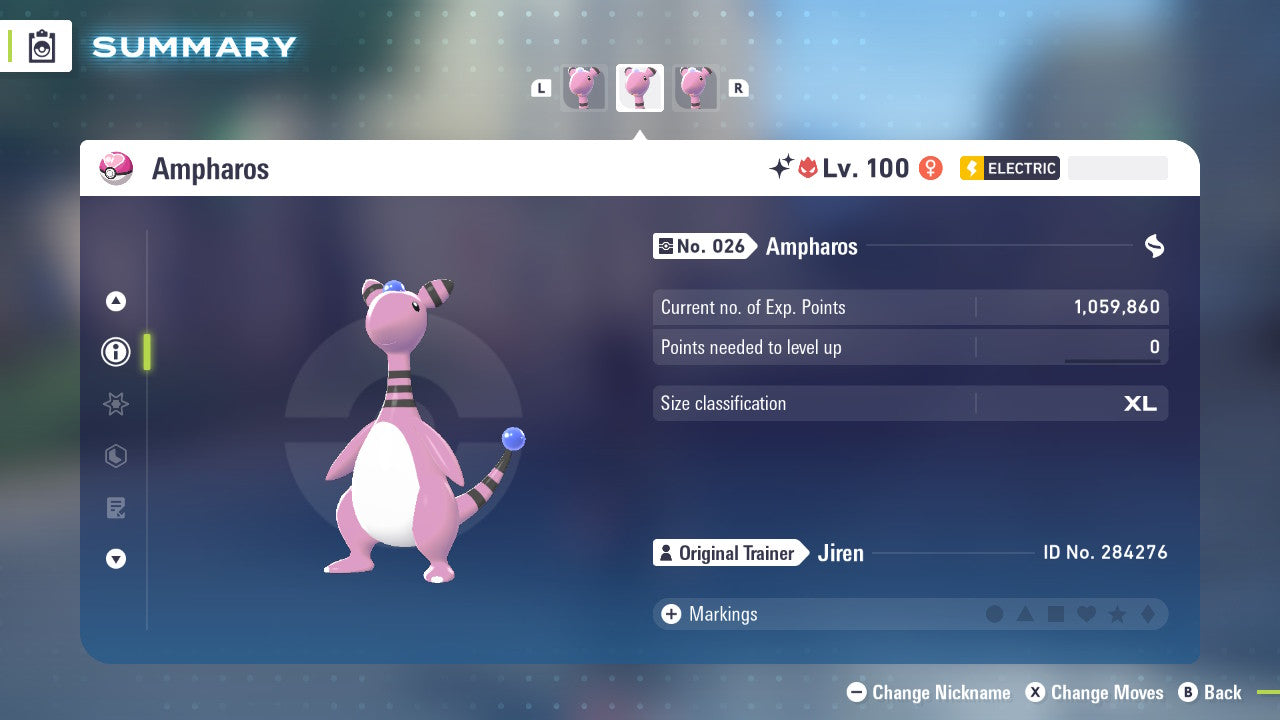Select the Pokémon thumbnail next to R
The height and width of the screenshot is (720, 1280).
[696, 87]
